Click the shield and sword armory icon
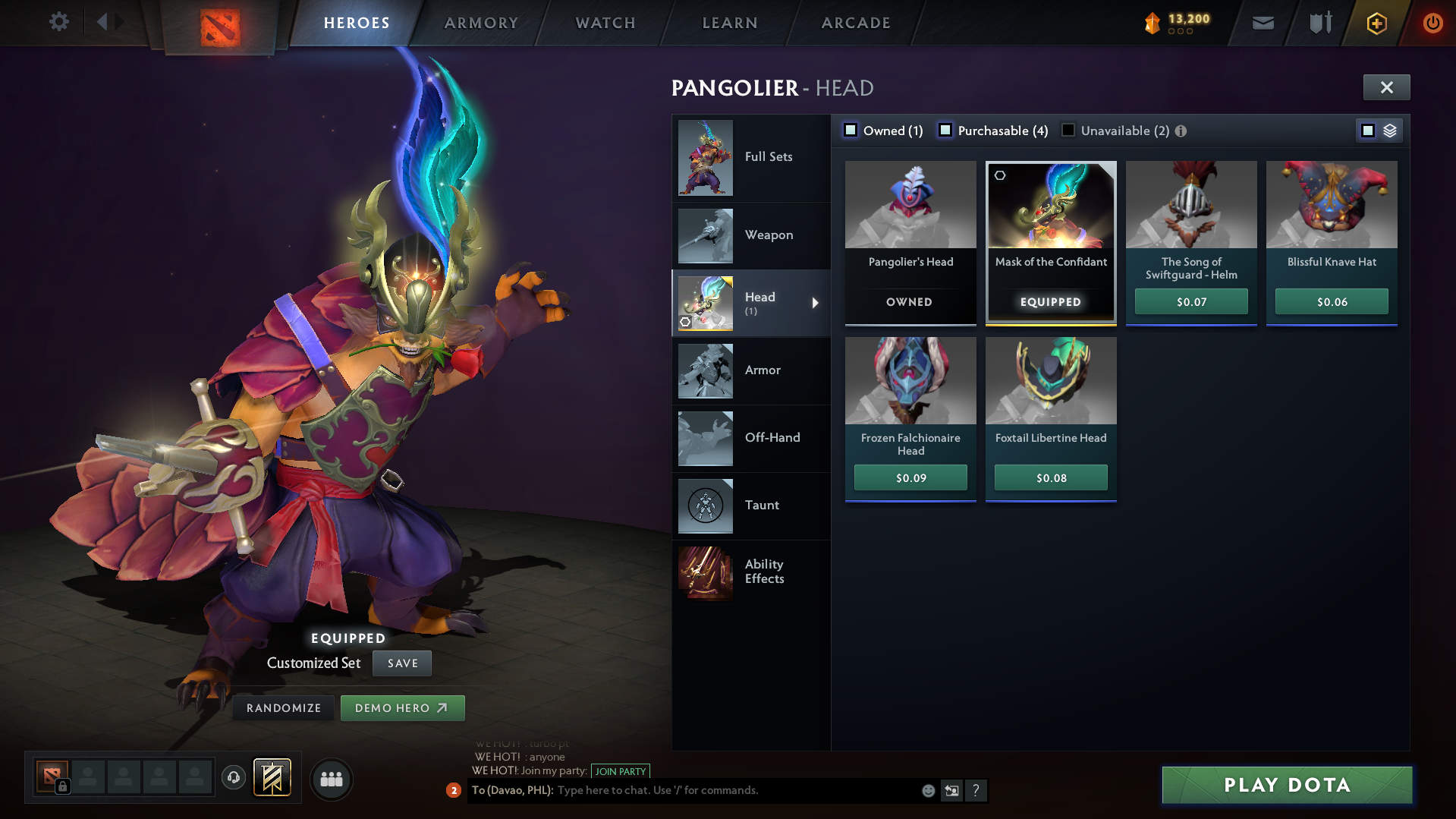 [x=1319, y=23]
